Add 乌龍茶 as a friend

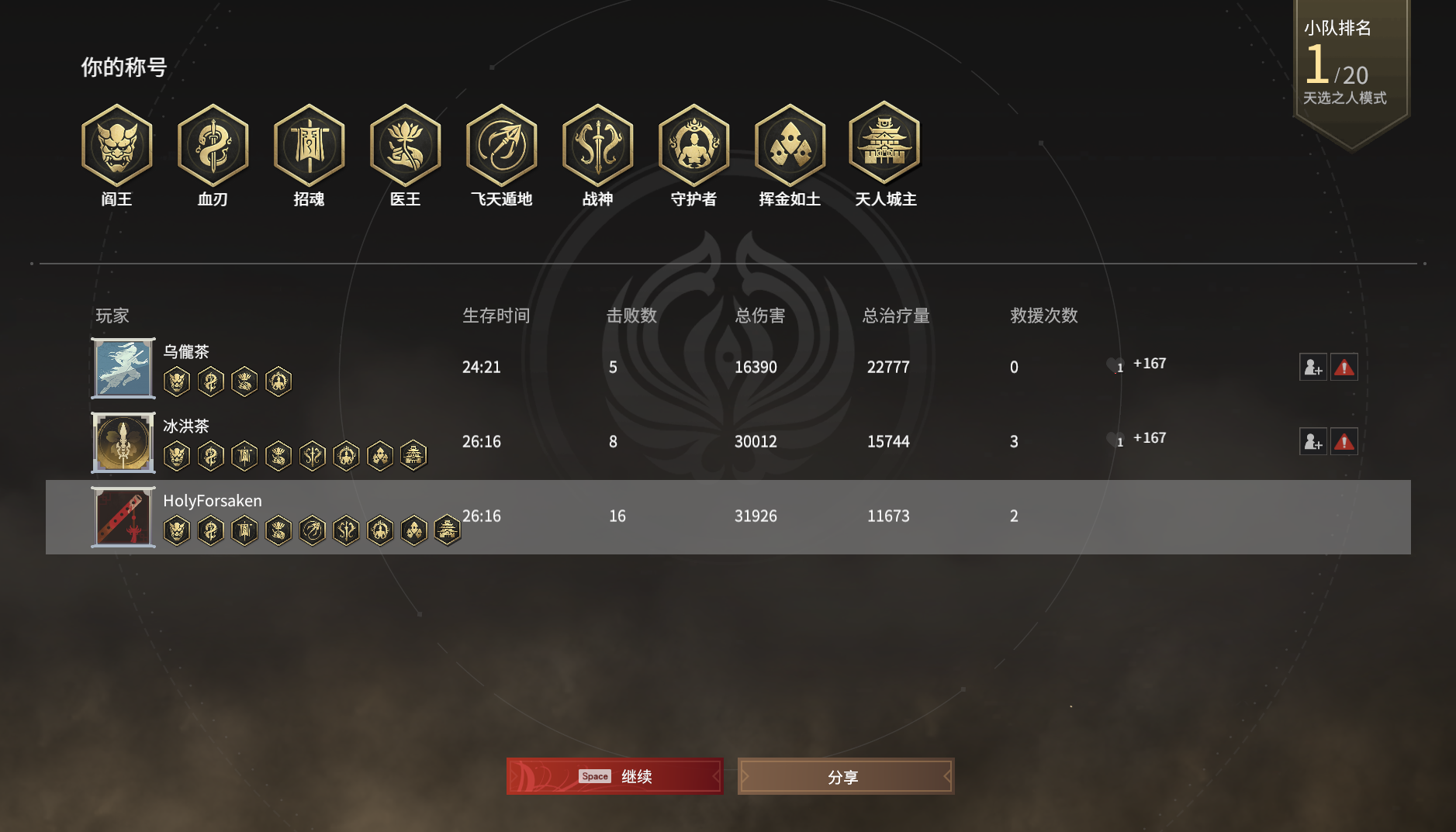pyautogui.click(x=1312, y=367)
